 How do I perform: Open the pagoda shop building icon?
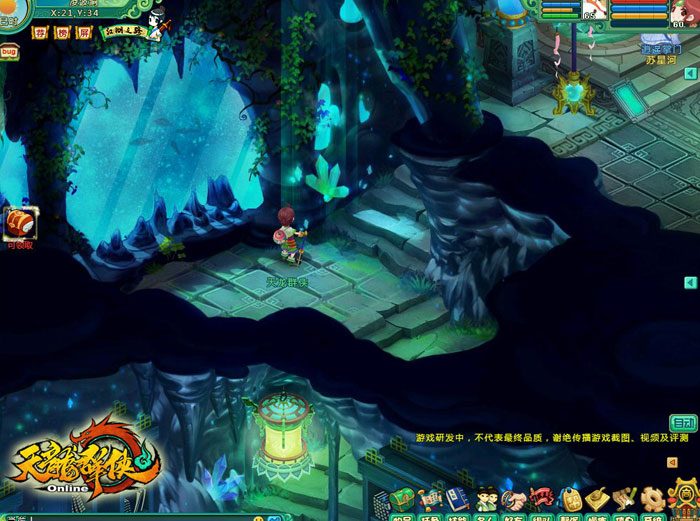coord(682,496)
